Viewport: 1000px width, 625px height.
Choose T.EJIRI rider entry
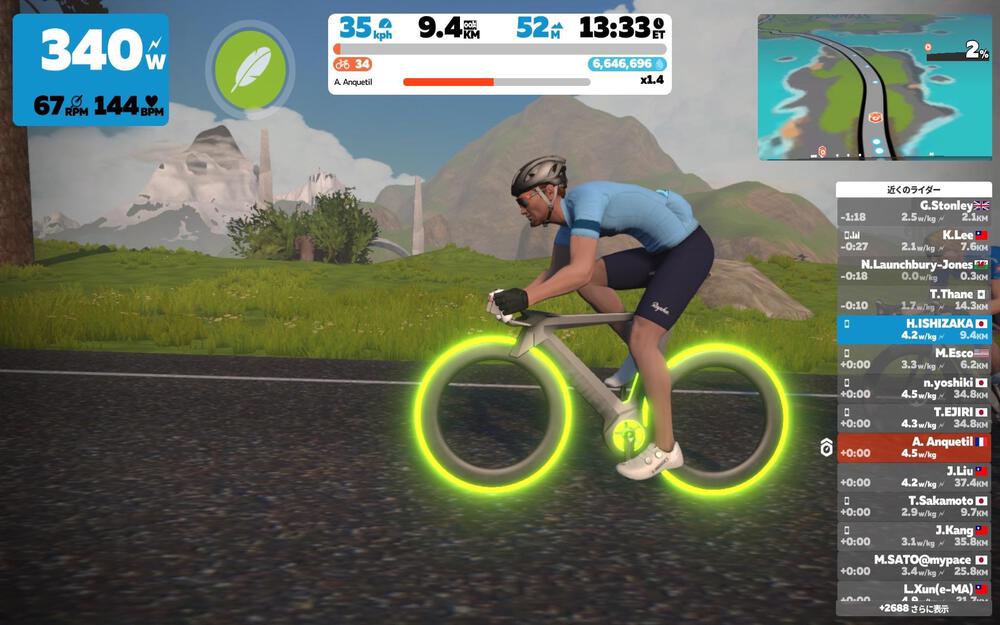913,418
